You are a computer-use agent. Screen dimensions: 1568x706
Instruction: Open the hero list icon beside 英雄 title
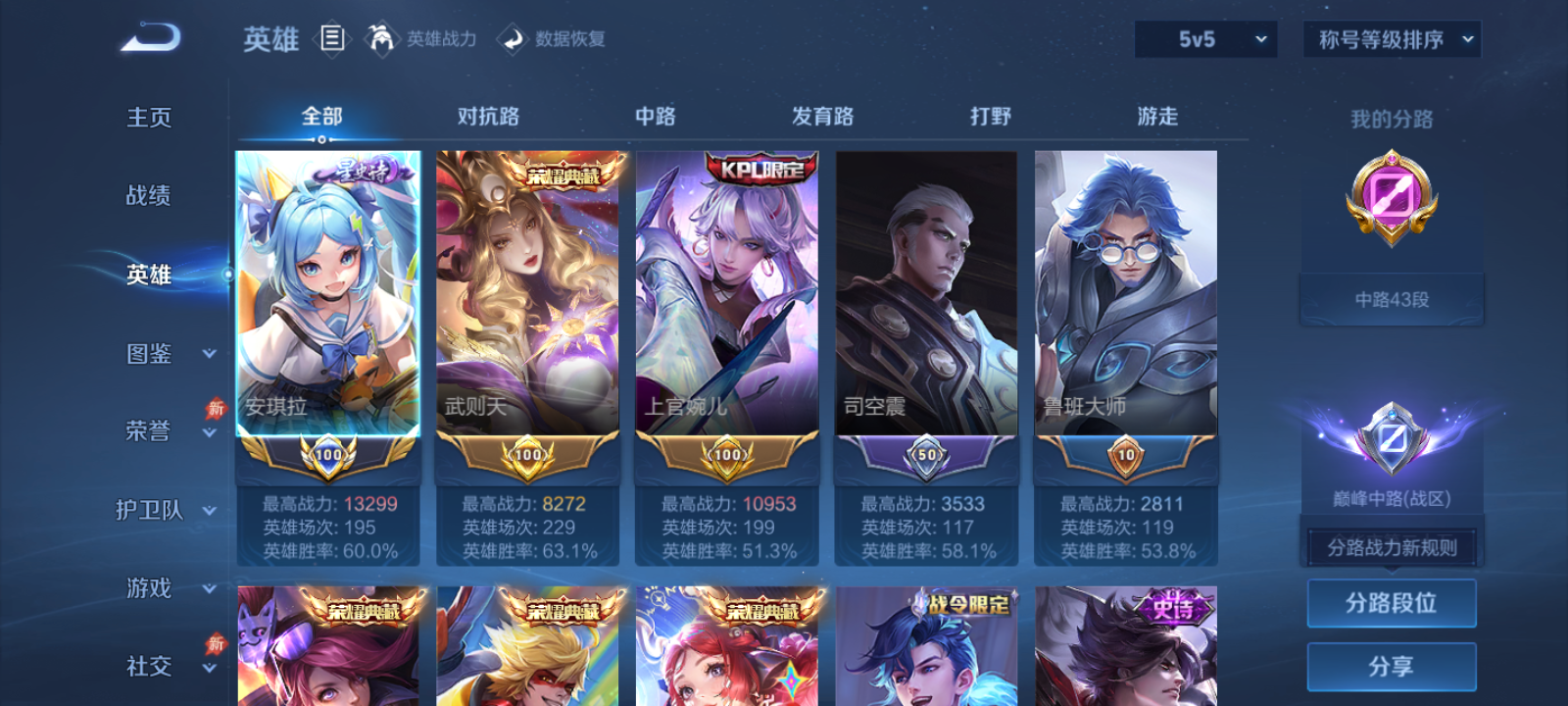[x=333, y=37]
